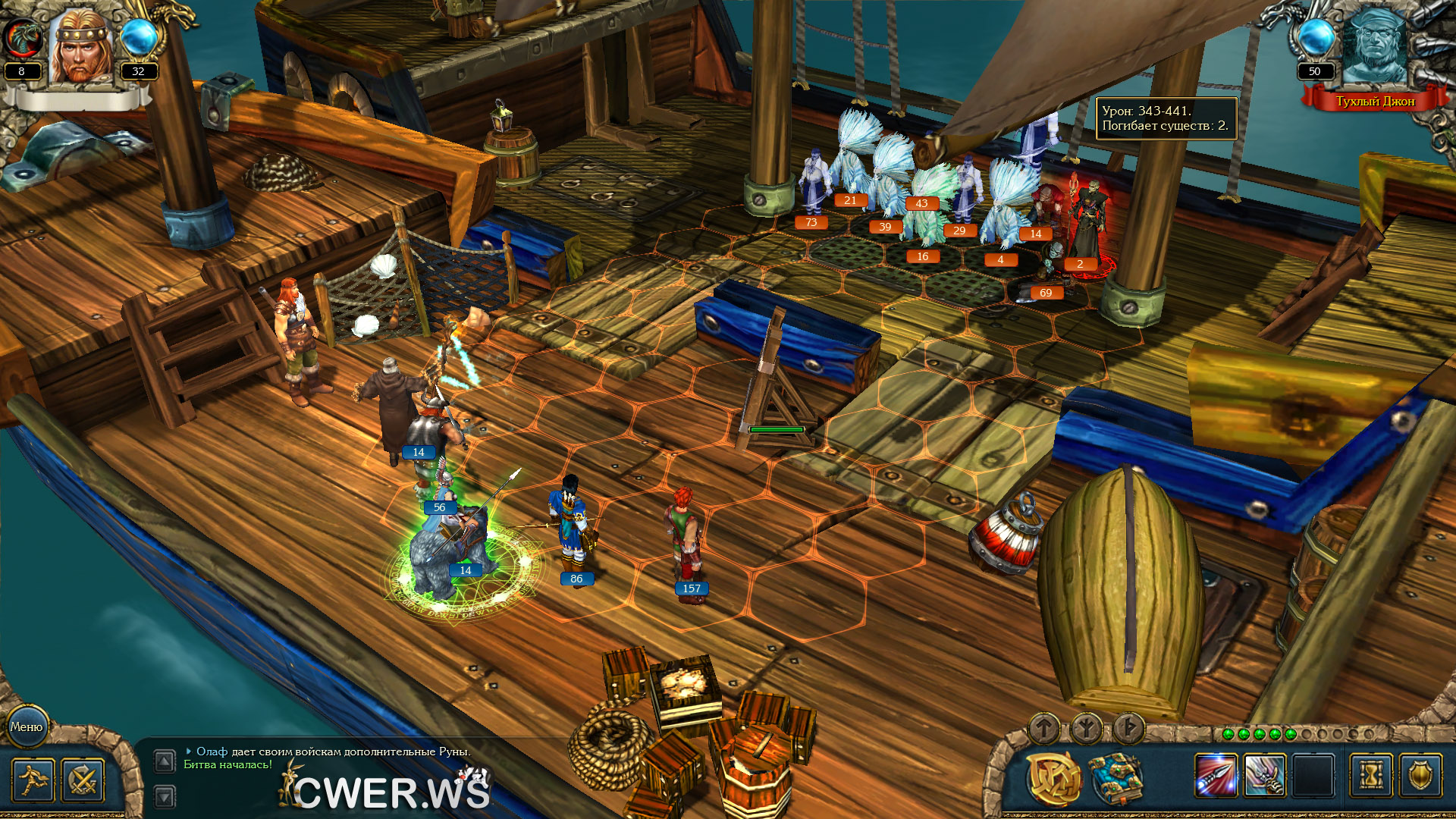The width and height of the screenshot is (1456, 819).
Task: Click the battle log down arrow button
Action: pos(165,796)
